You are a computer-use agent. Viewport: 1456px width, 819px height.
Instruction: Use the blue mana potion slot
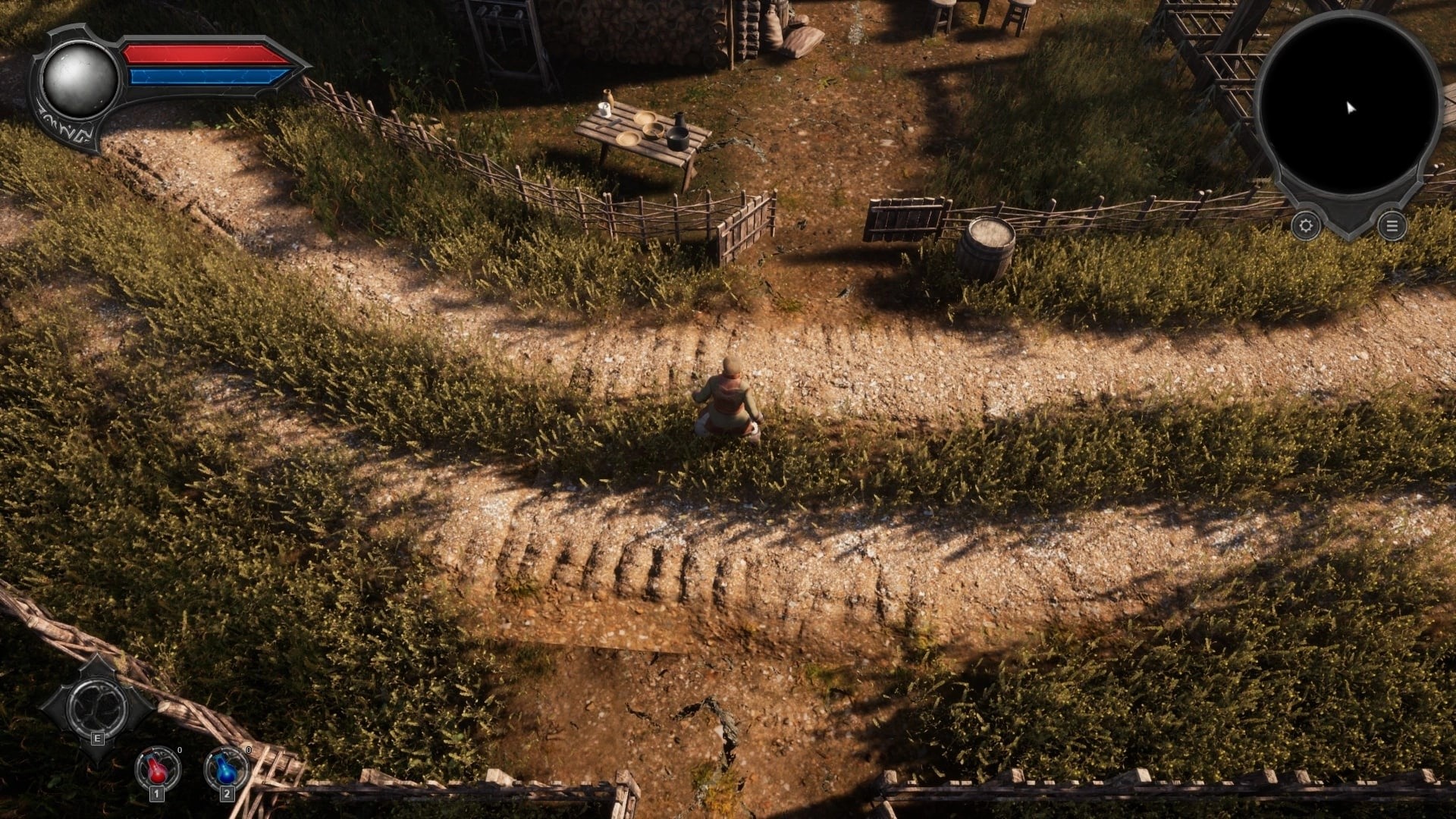click(226, 769)
